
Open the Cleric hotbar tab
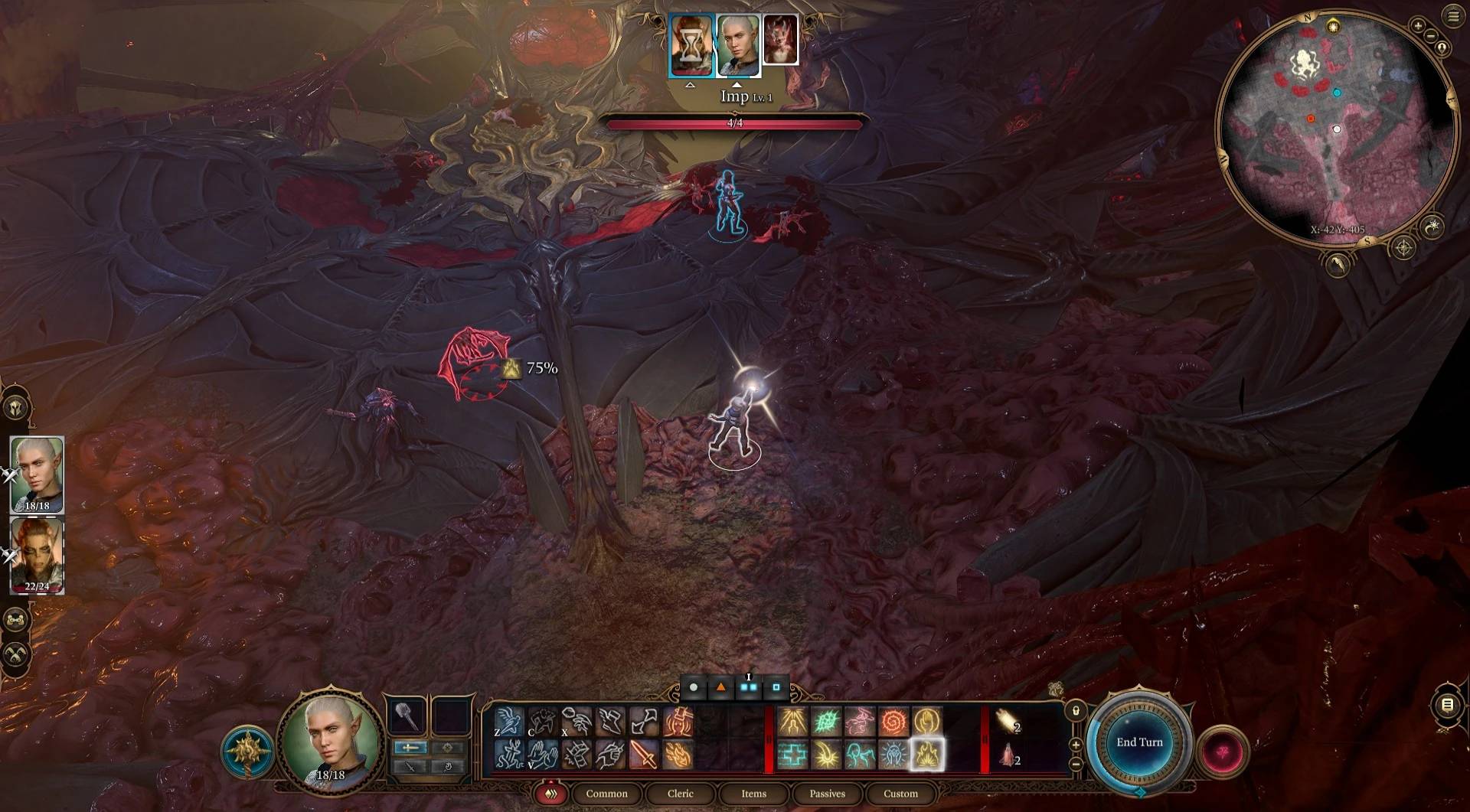(x=680, y=794)
